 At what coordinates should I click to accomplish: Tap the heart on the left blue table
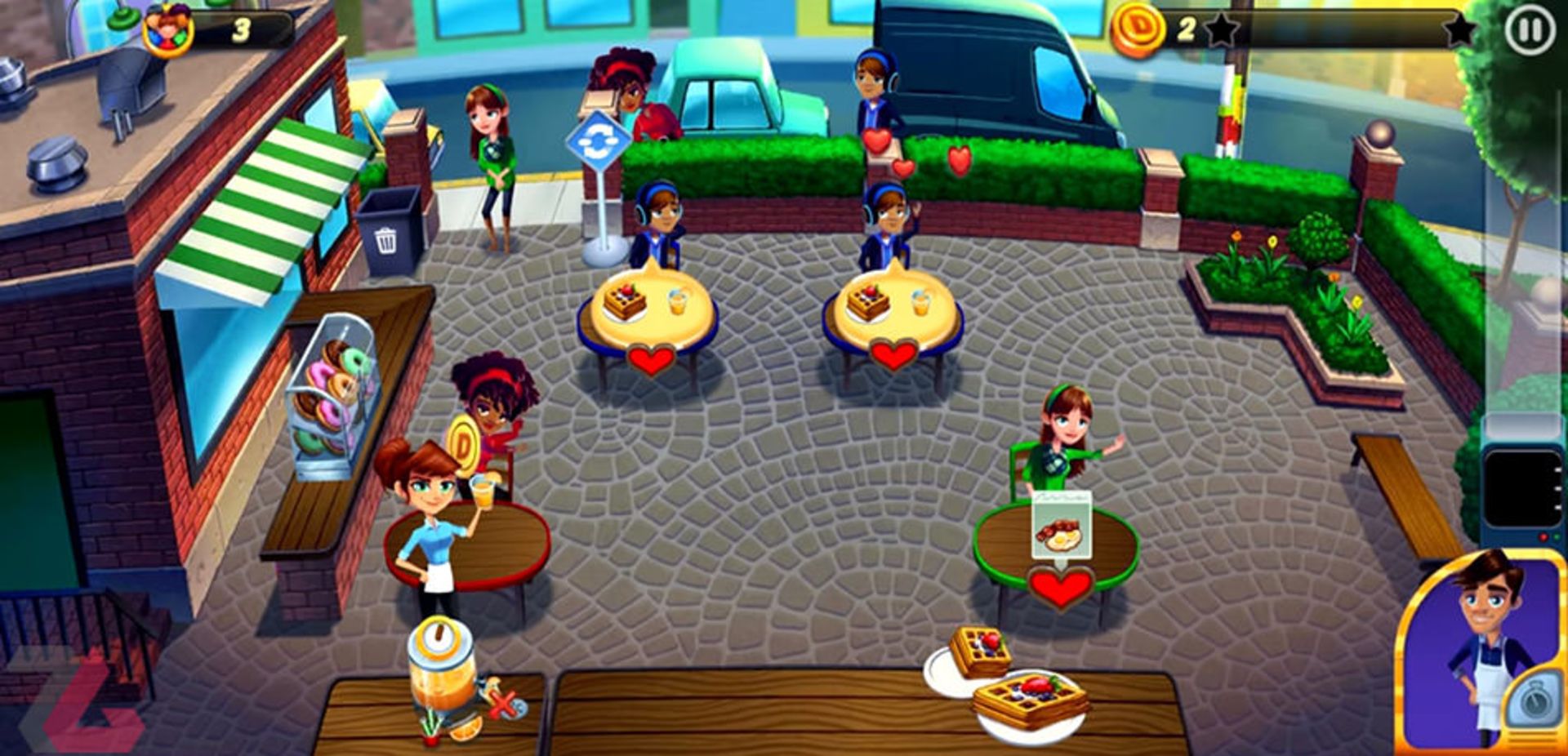coord(650,362)
